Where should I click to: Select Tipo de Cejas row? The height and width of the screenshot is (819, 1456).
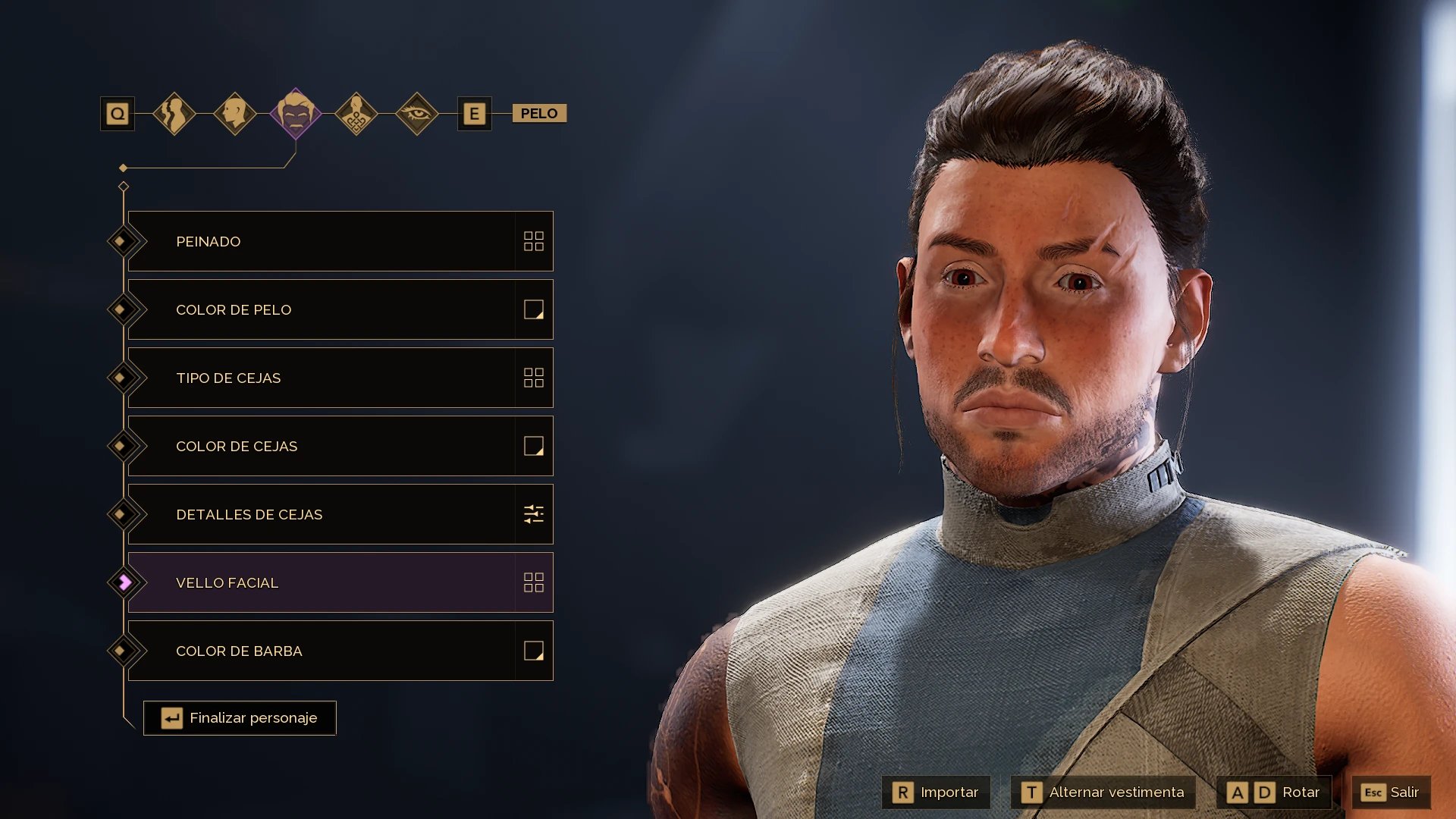point(340,378)
